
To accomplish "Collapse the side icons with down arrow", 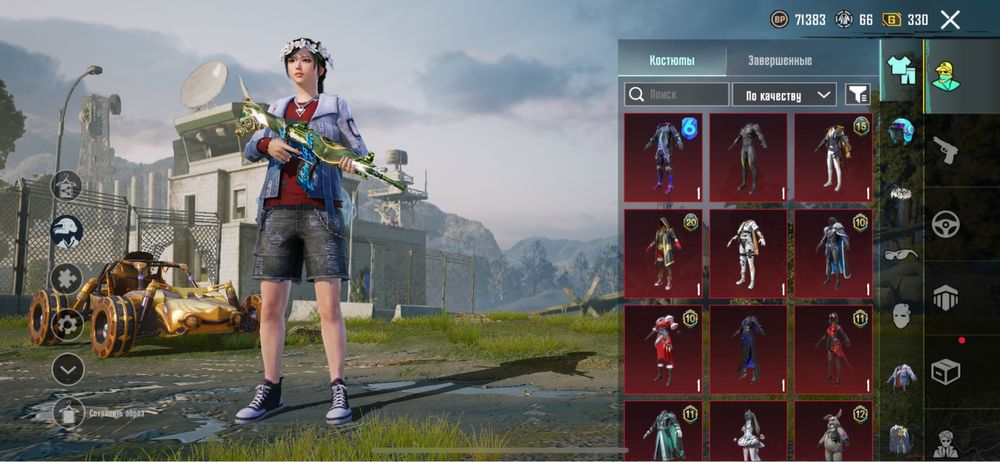I will tap(68, 368).
